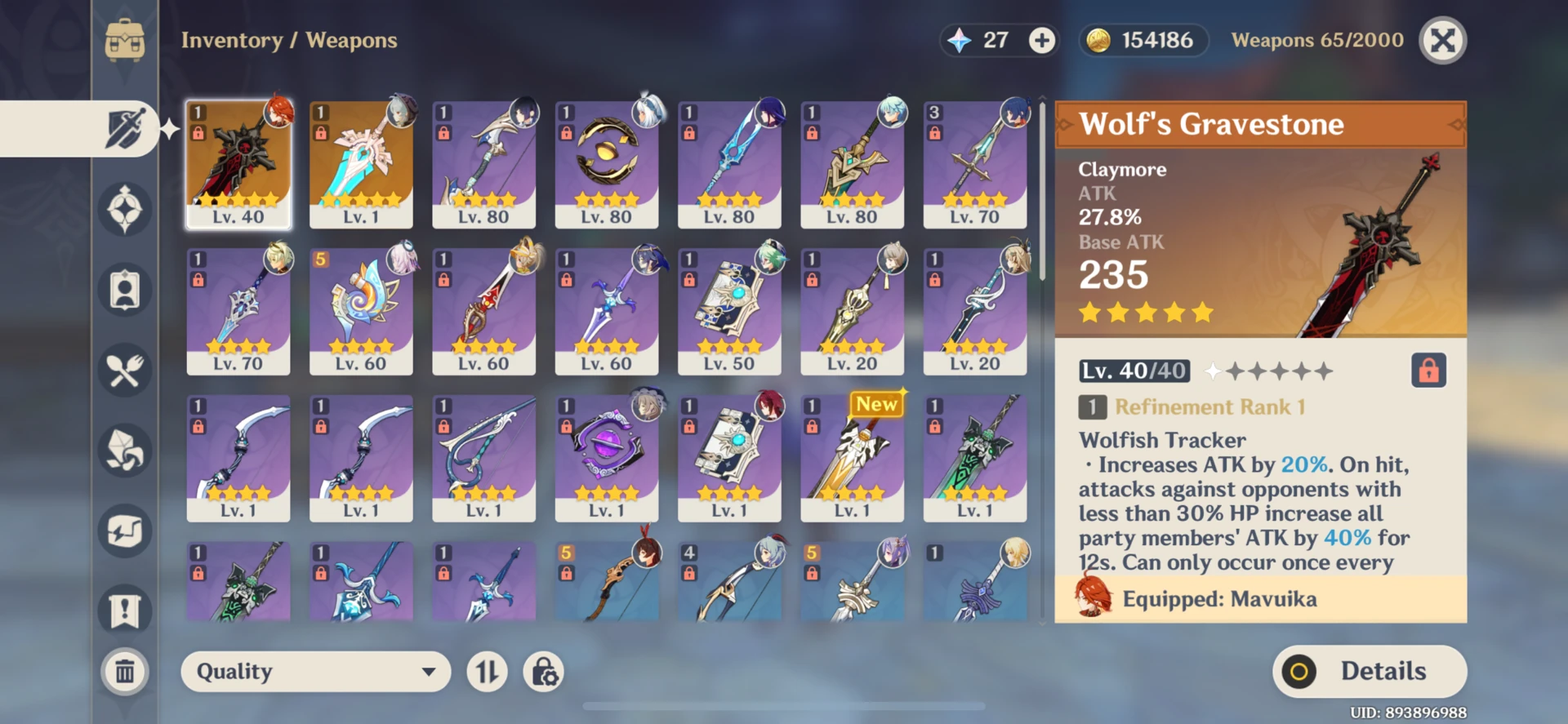Viewport: 1568px width, 724px height.
Task: Open the Quality sorting dropdown
Action: [x=314, y=672]
